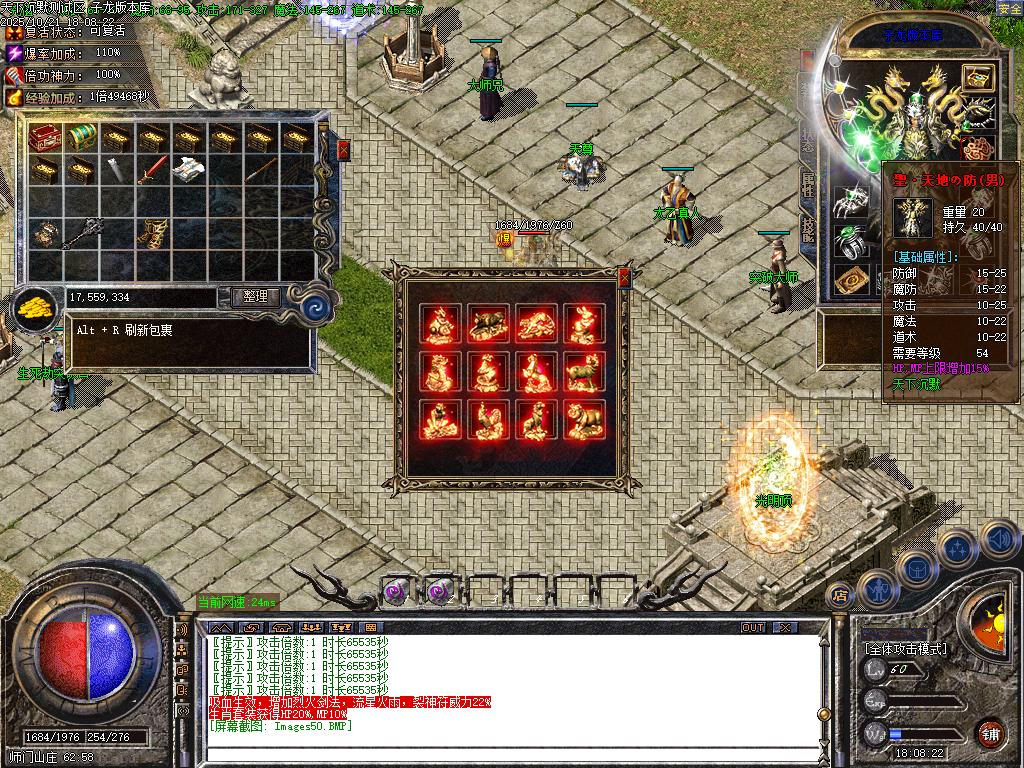This screenshot has height=768, width=1024.
Task: Click the 铺 stall button
Action: (x=989, y=734)
